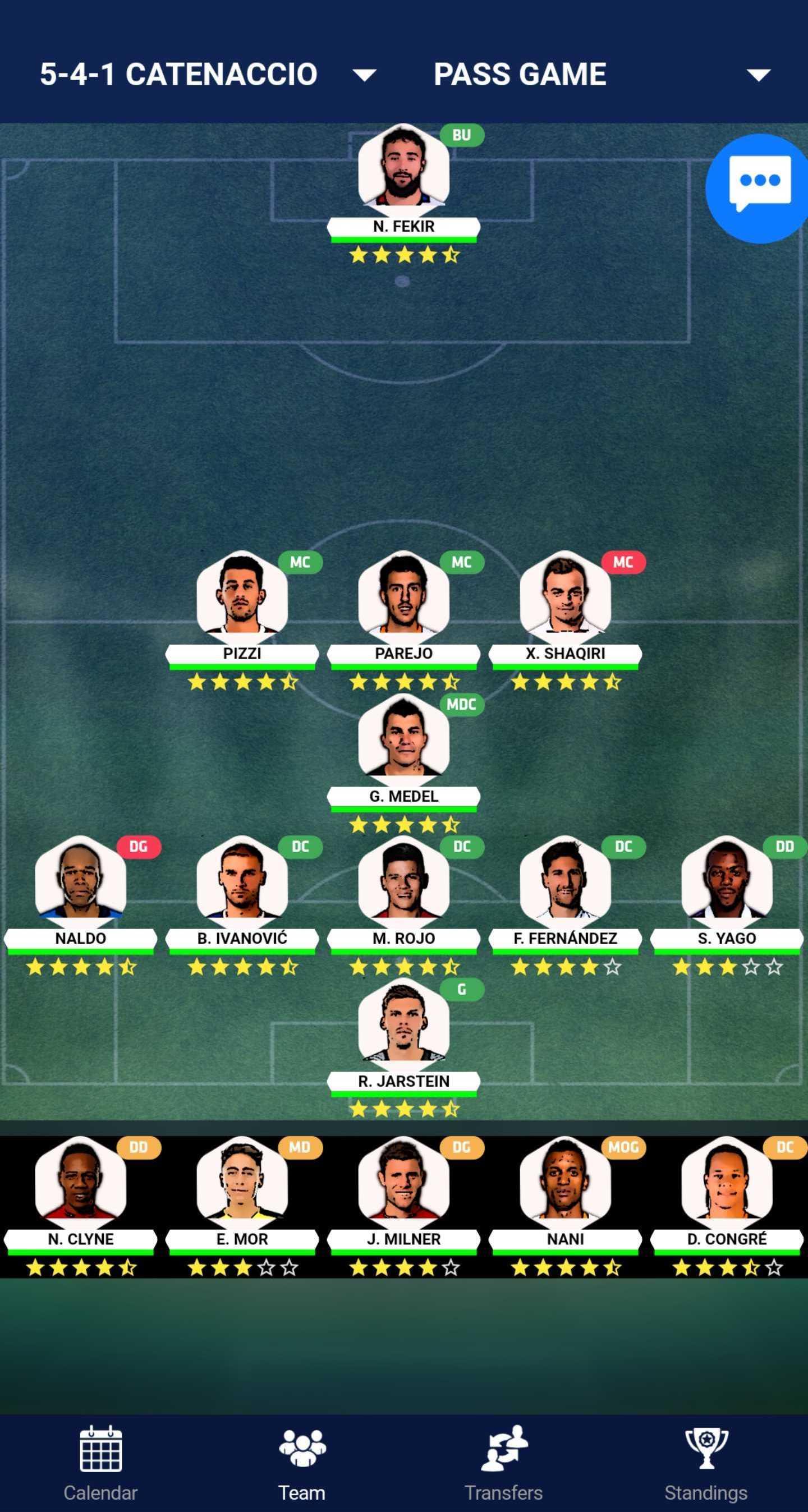Choose goalkeeper R. Jarstein
The height and width of the screenshot is (1512, 808).
click(403, 1025)
